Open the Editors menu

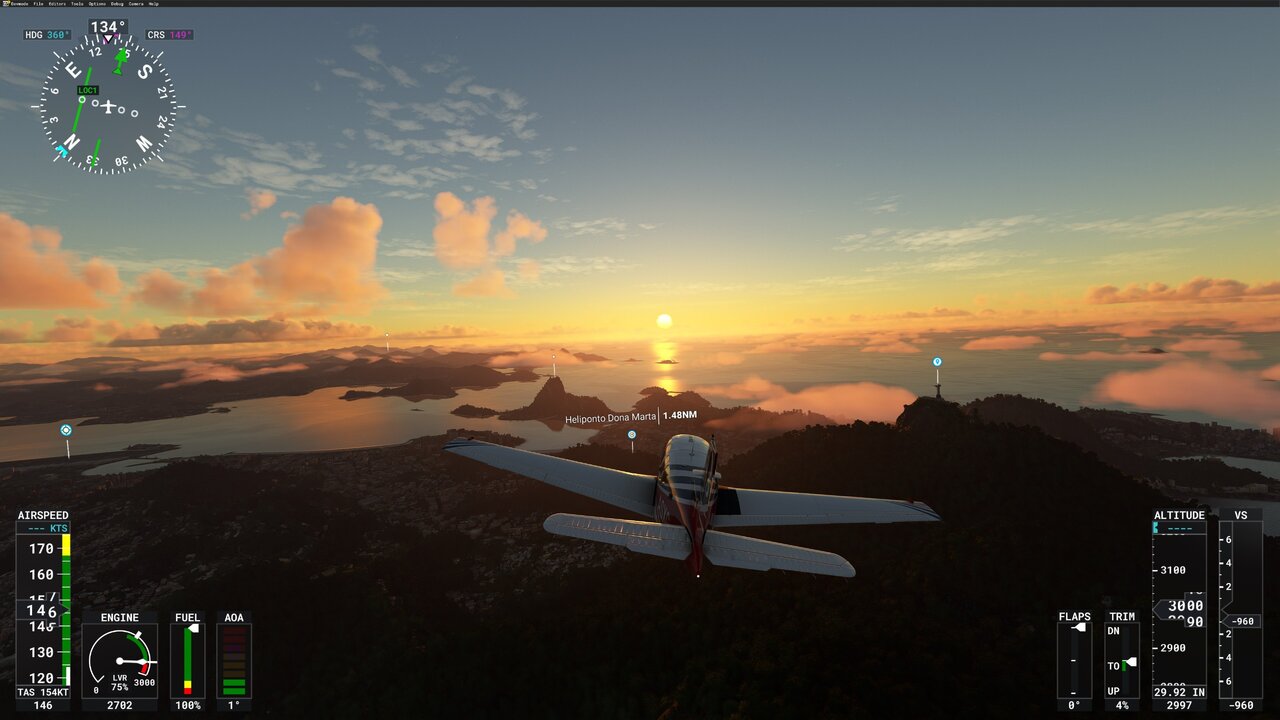click(x=57, y=3)
